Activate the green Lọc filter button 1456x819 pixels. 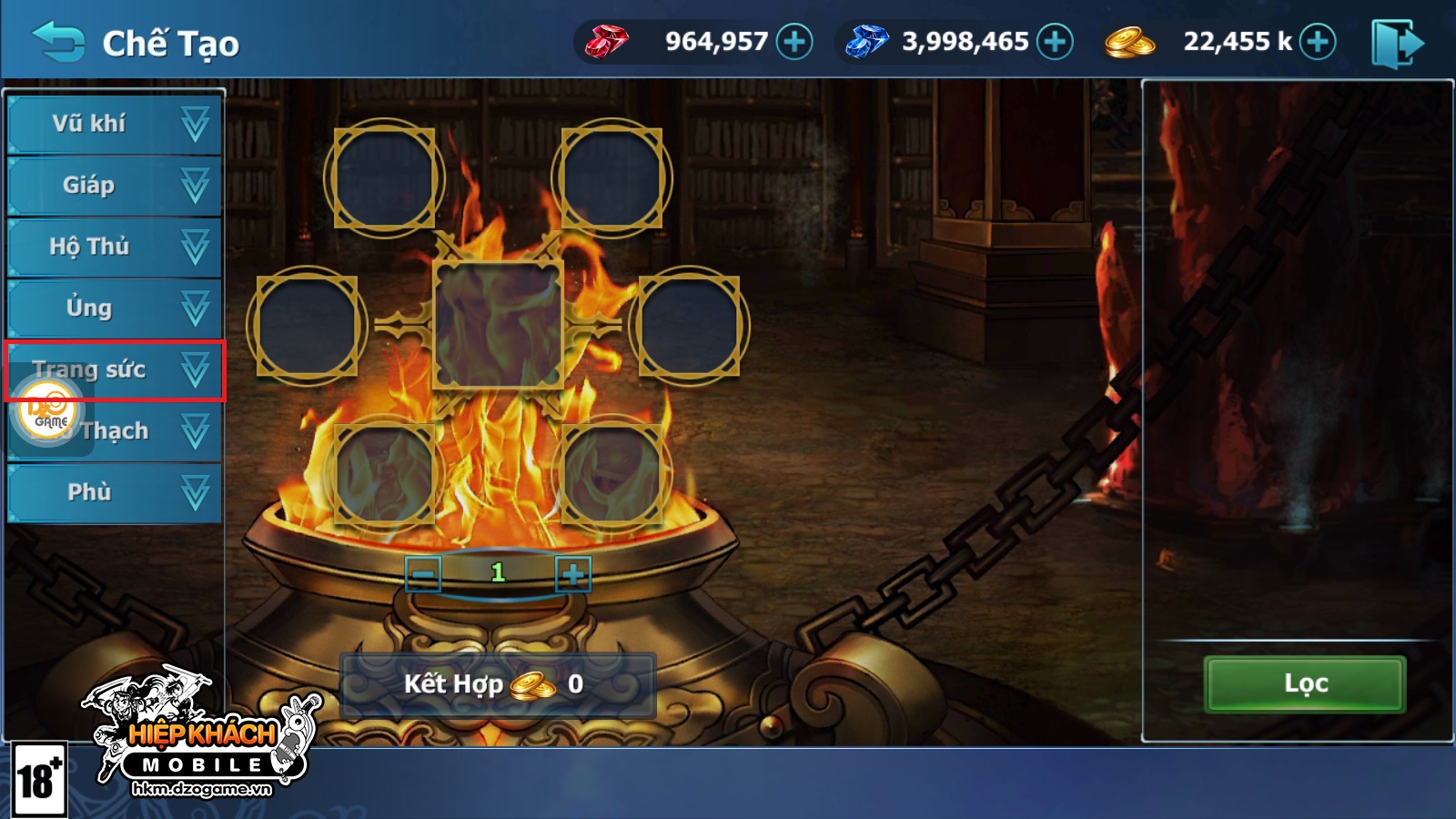pyautogui.click(x=1305, y=684)
